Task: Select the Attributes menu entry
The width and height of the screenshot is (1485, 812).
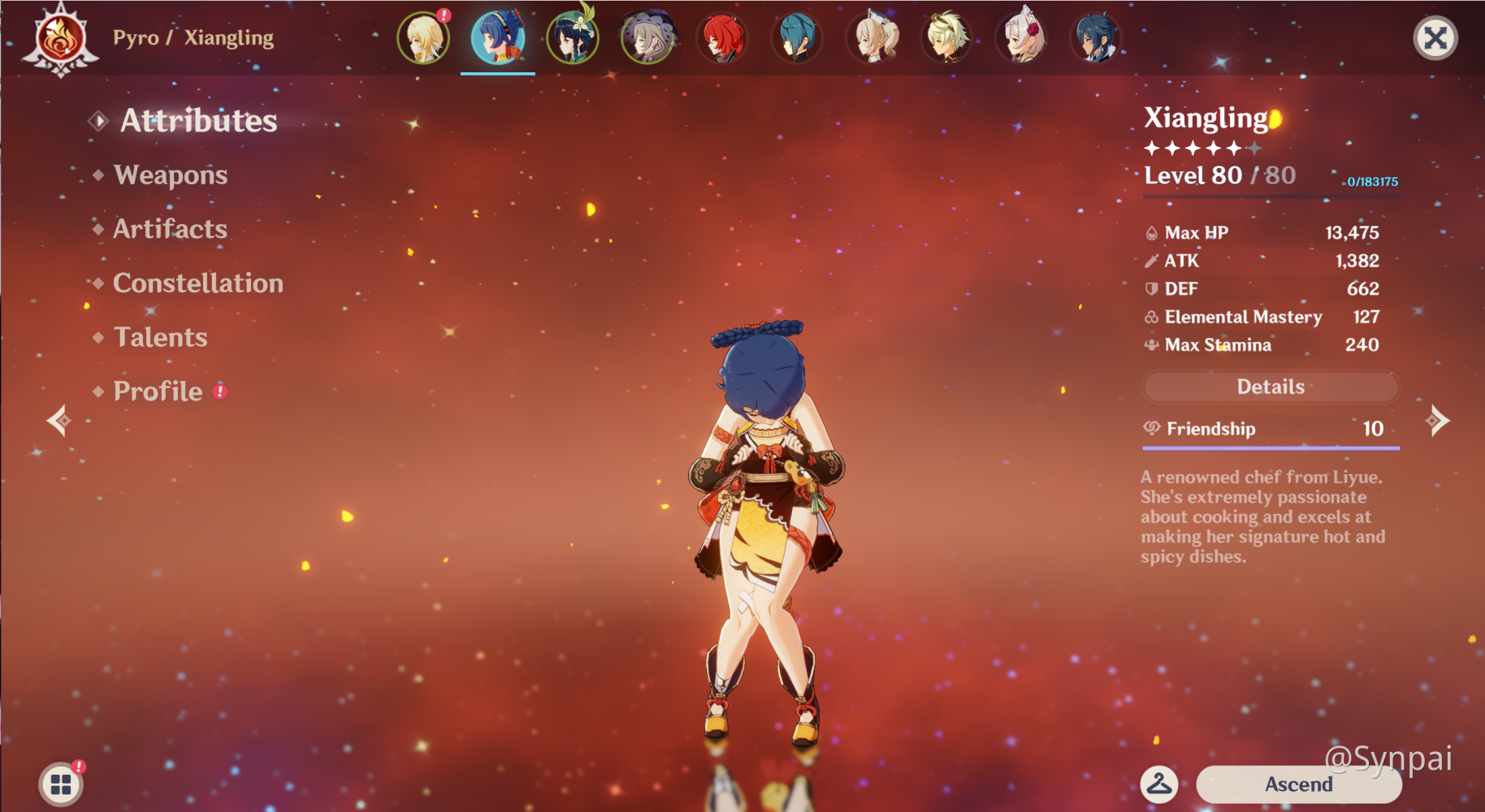Action: coord(198,121)
